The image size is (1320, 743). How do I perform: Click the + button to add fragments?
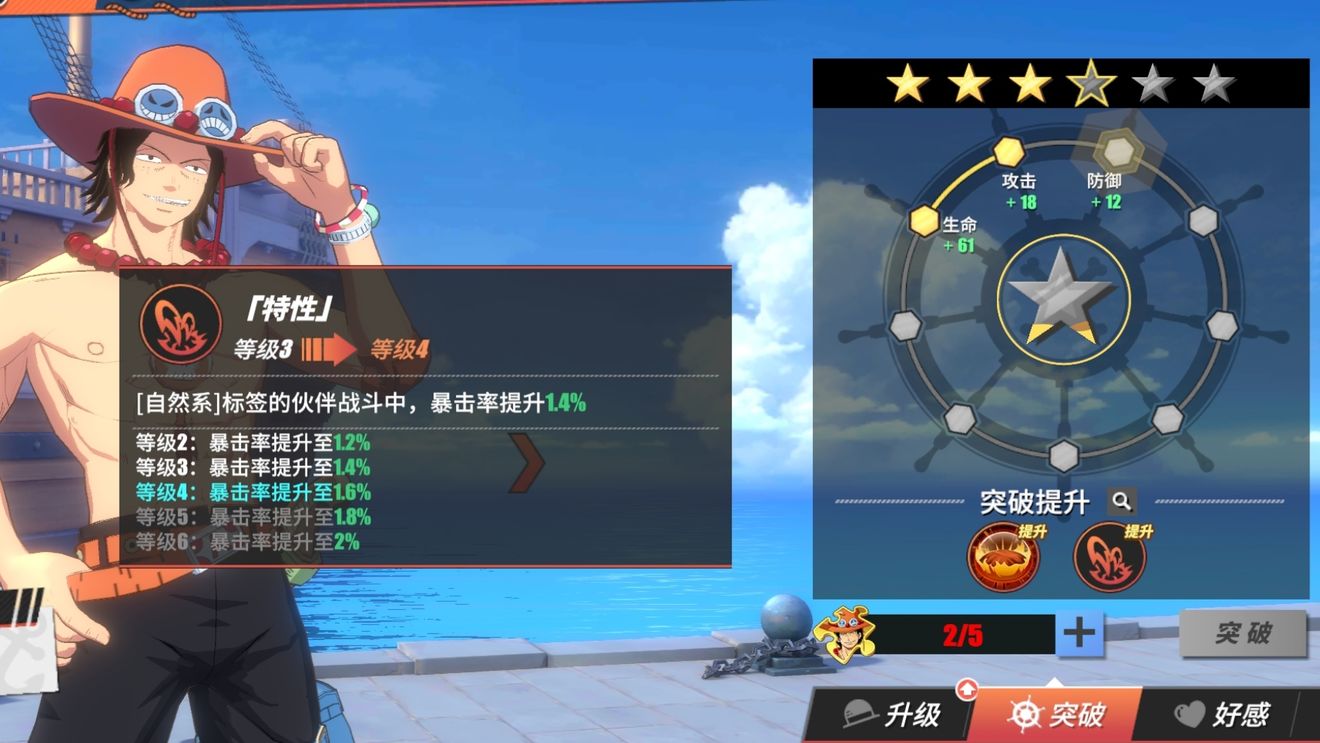(x=1080, y=633)
